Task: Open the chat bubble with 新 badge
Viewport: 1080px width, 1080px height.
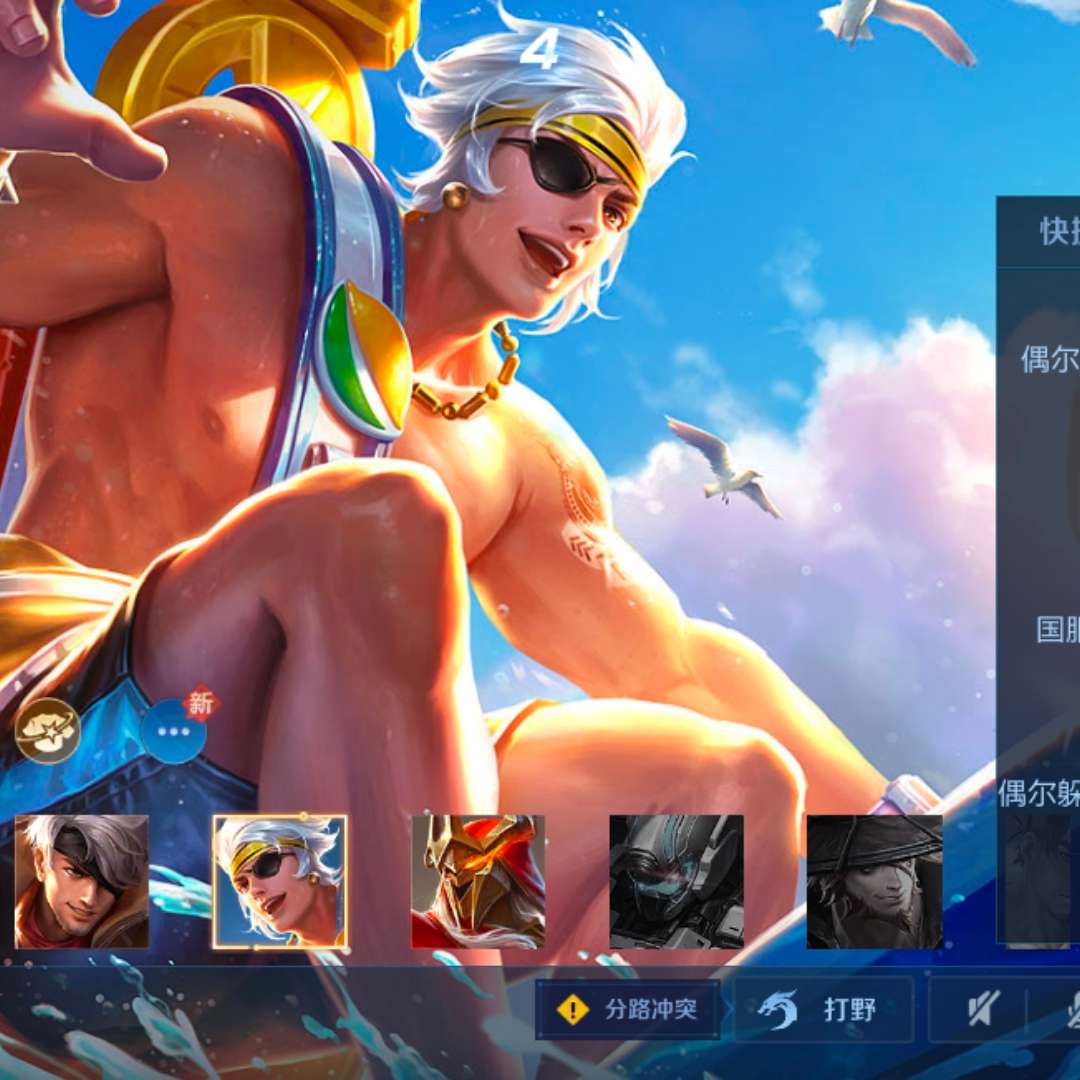Action: (174, 730)
